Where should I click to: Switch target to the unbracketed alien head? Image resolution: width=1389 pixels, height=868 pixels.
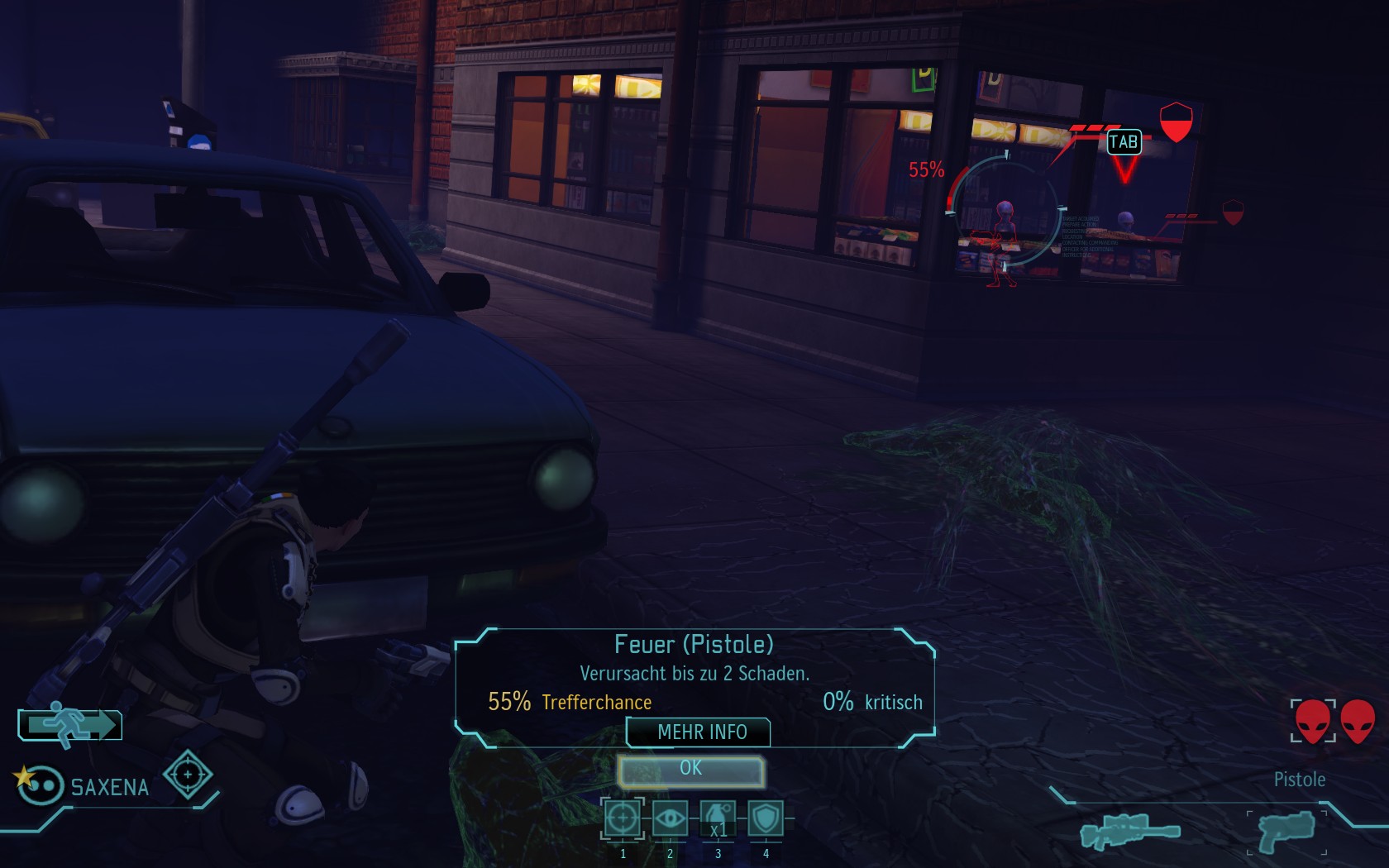[1358, 721]
